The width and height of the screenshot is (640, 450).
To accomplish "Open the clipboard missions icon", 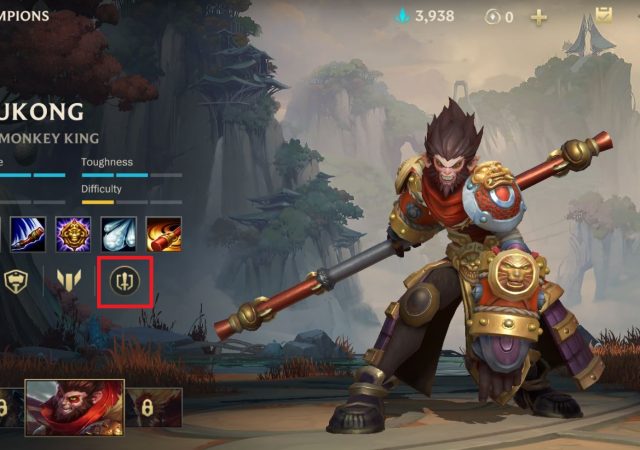I will (x=603, y=15).
